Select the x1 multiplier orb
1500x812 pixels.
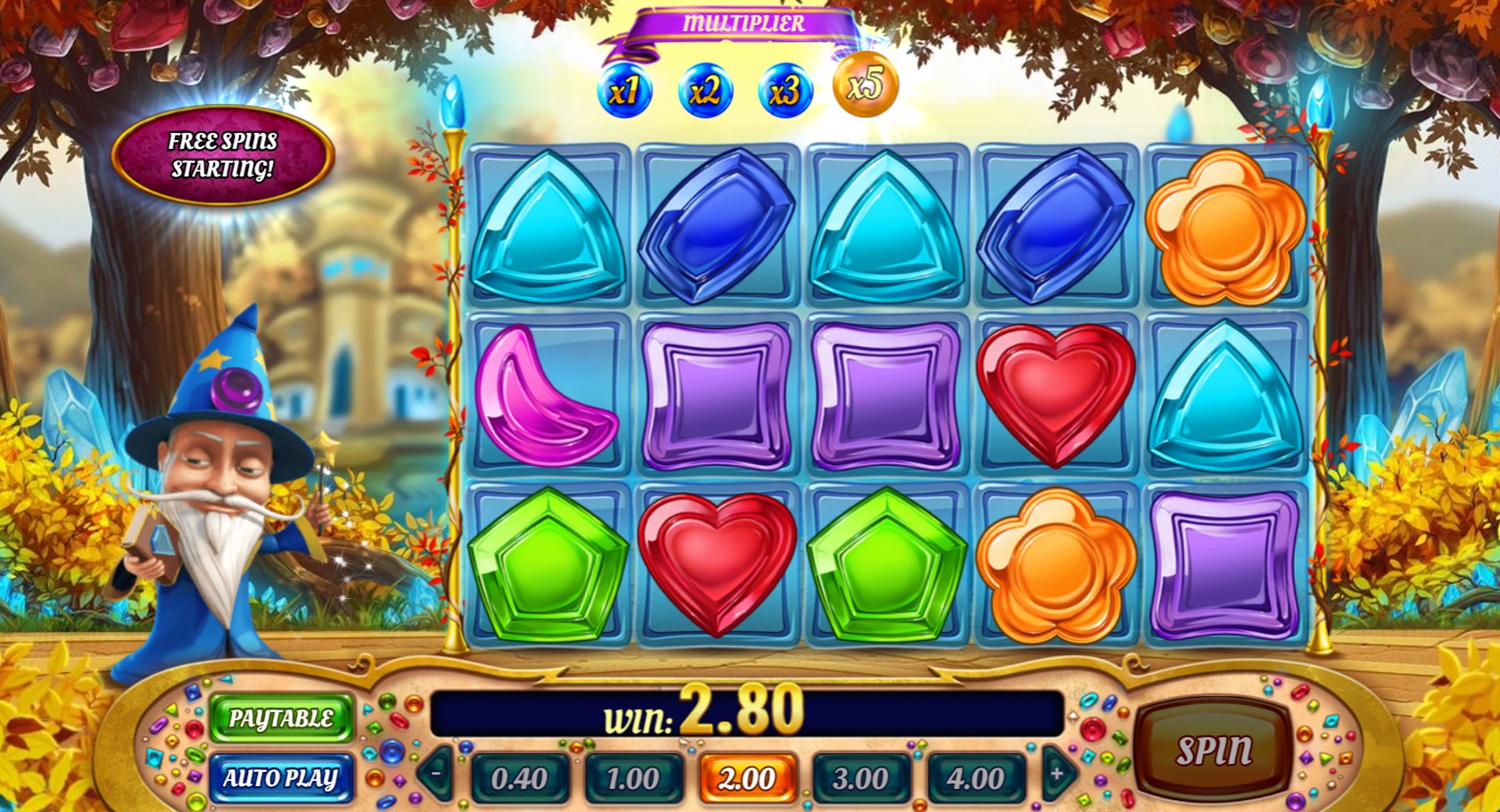pyautogui.click(x=624, y=92)
